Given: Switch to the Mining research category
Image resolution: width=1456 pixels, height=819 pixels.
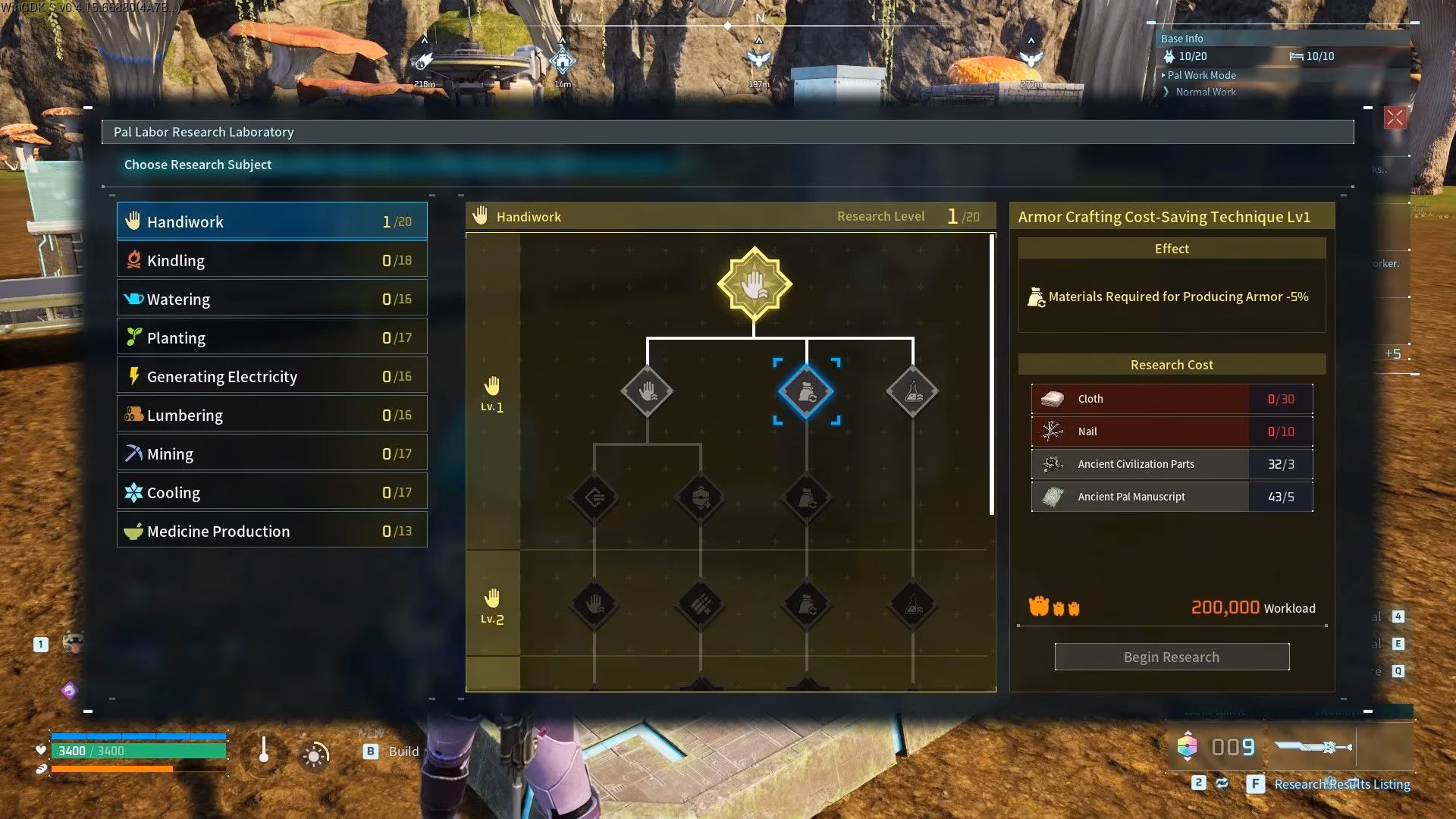Looking at the screenshot, I should click(x=271, y=453).
